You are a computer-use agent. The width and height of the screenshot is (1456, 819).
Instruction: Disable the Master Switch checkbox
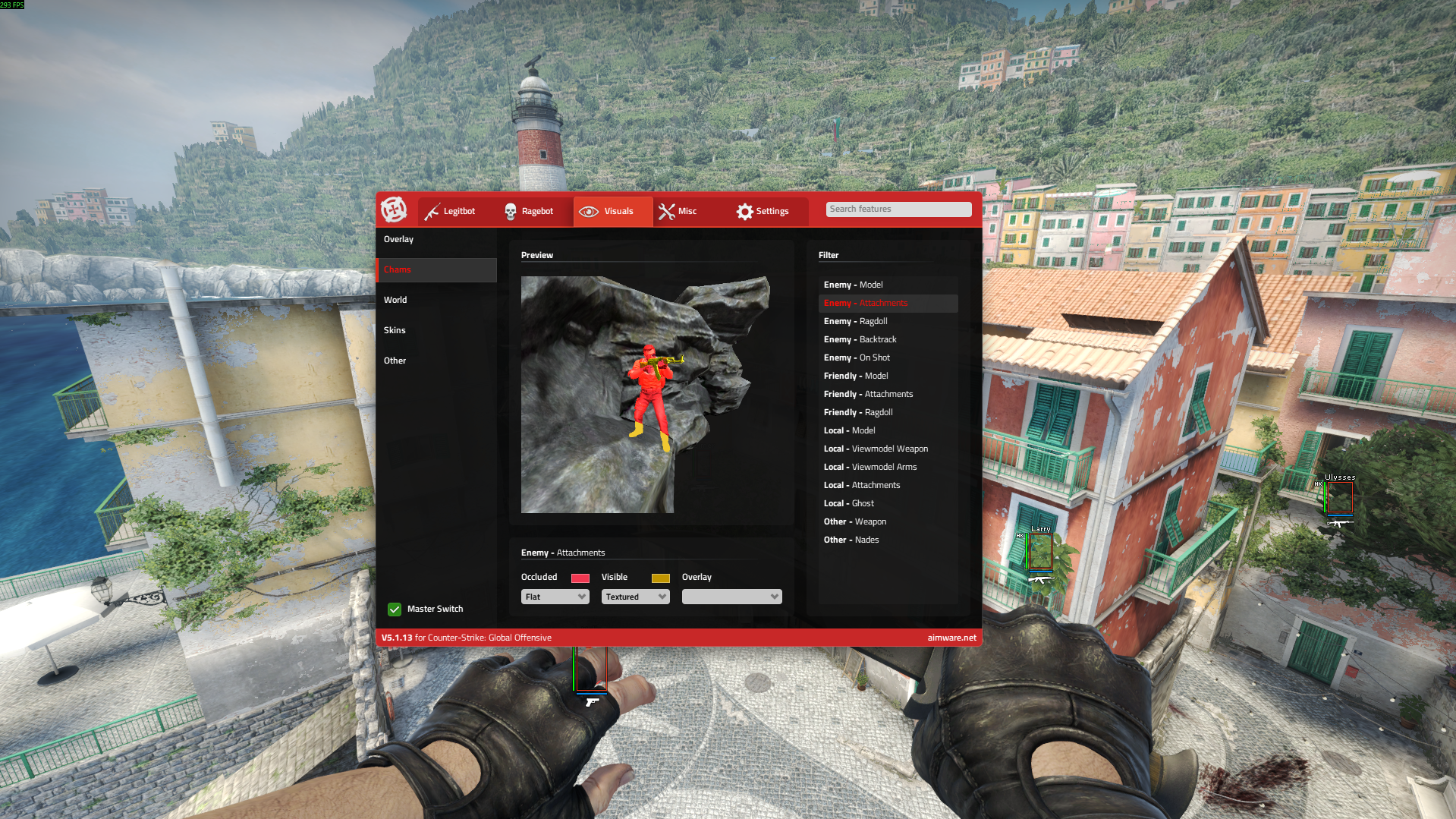[395, 609]
